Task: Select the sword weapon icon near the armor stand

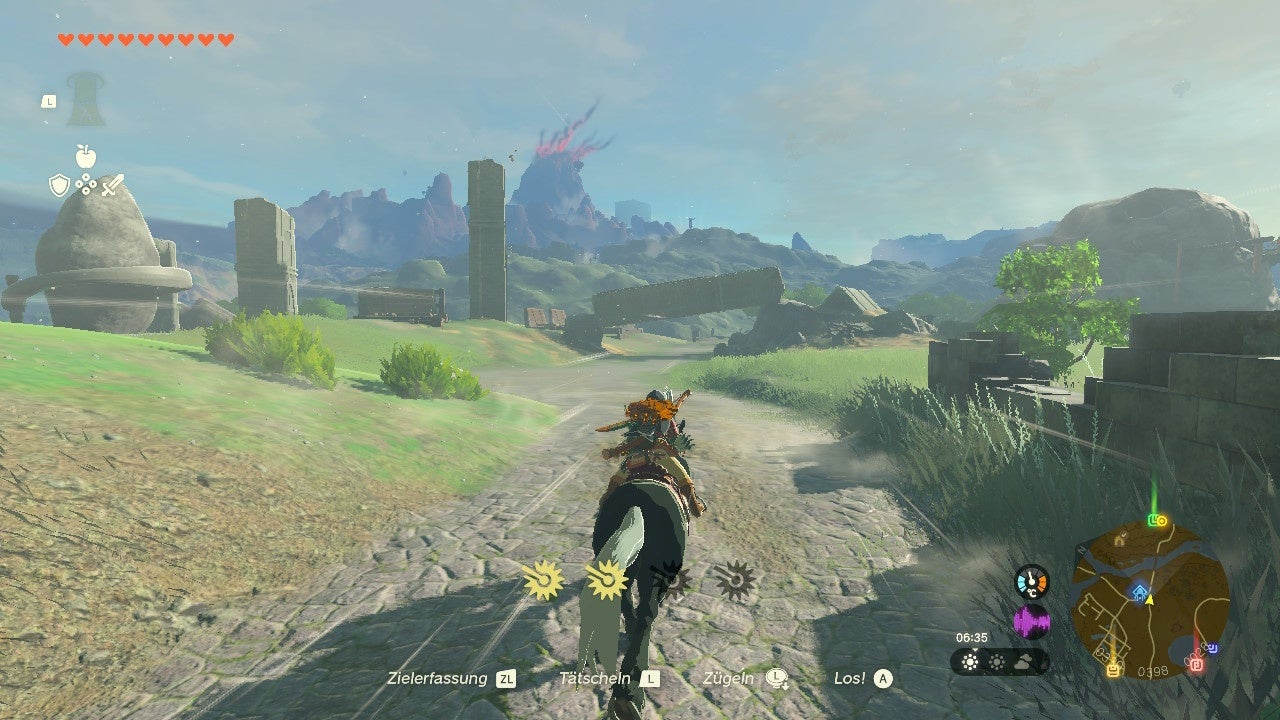Action: [112, 185]
